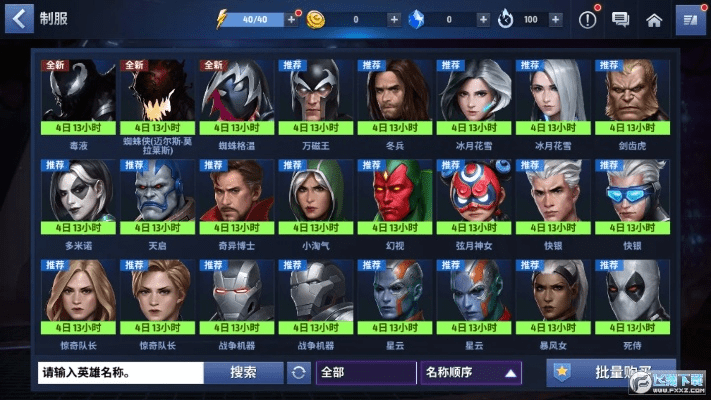The width and height of the screenshot is (711, 400).
Task: Select the 剑齿虎 uniform tile
Action: click(631, 97)
